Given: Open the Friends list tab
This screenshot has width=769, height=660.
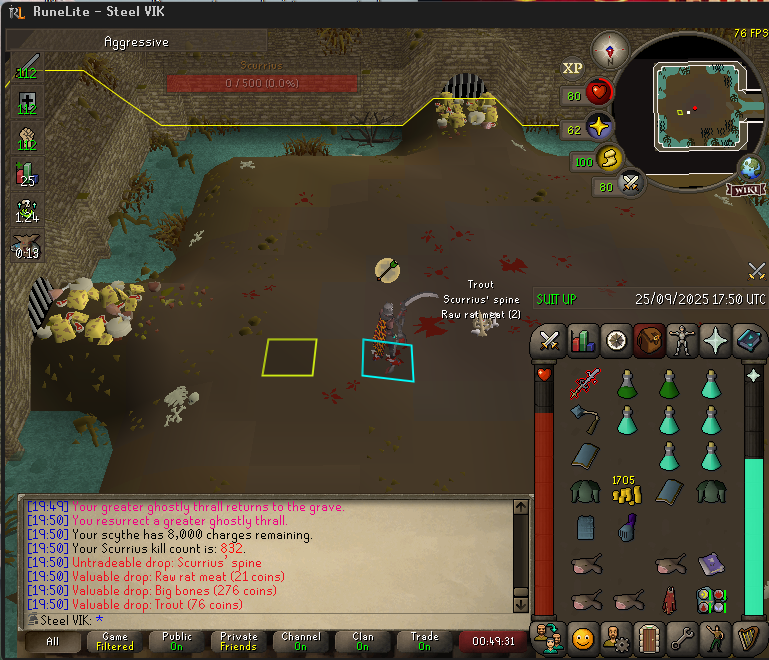Looking at the screenshot, I should [x=548, y=636].
